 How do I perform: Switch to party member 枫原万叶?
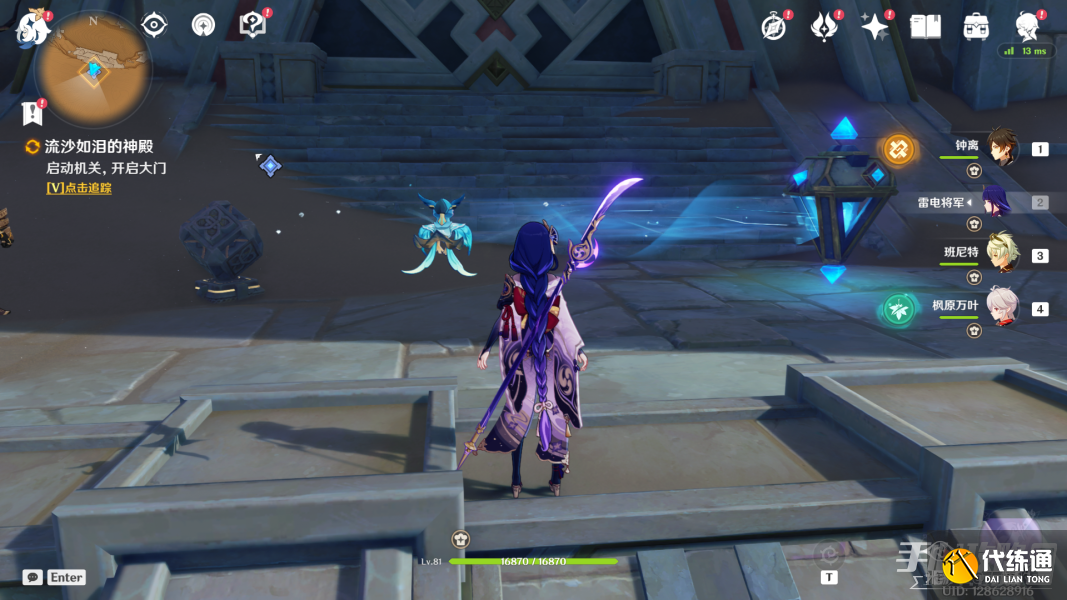(x=1002, y=308)
